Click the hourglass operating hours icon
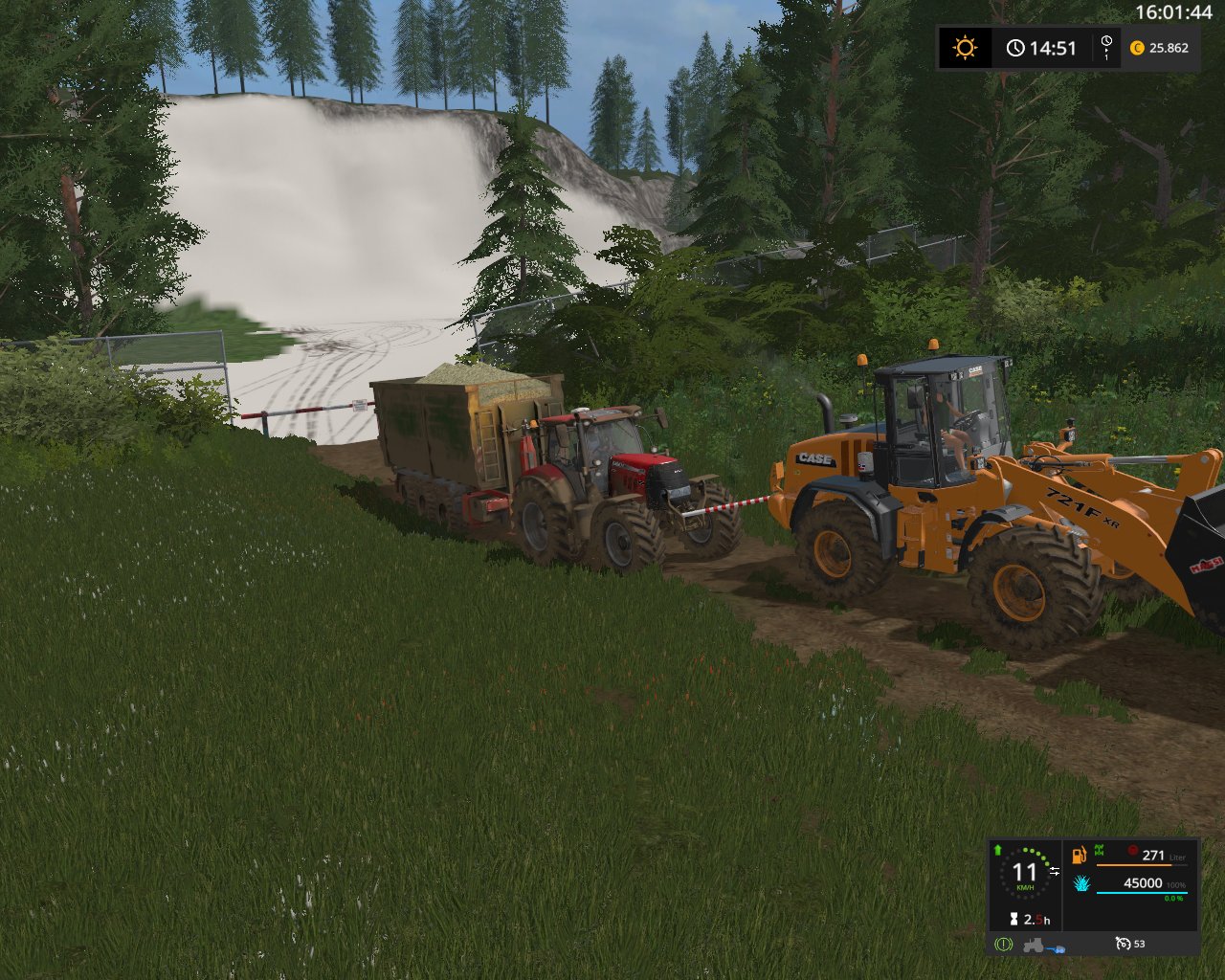 click(x=1013, y=920)
